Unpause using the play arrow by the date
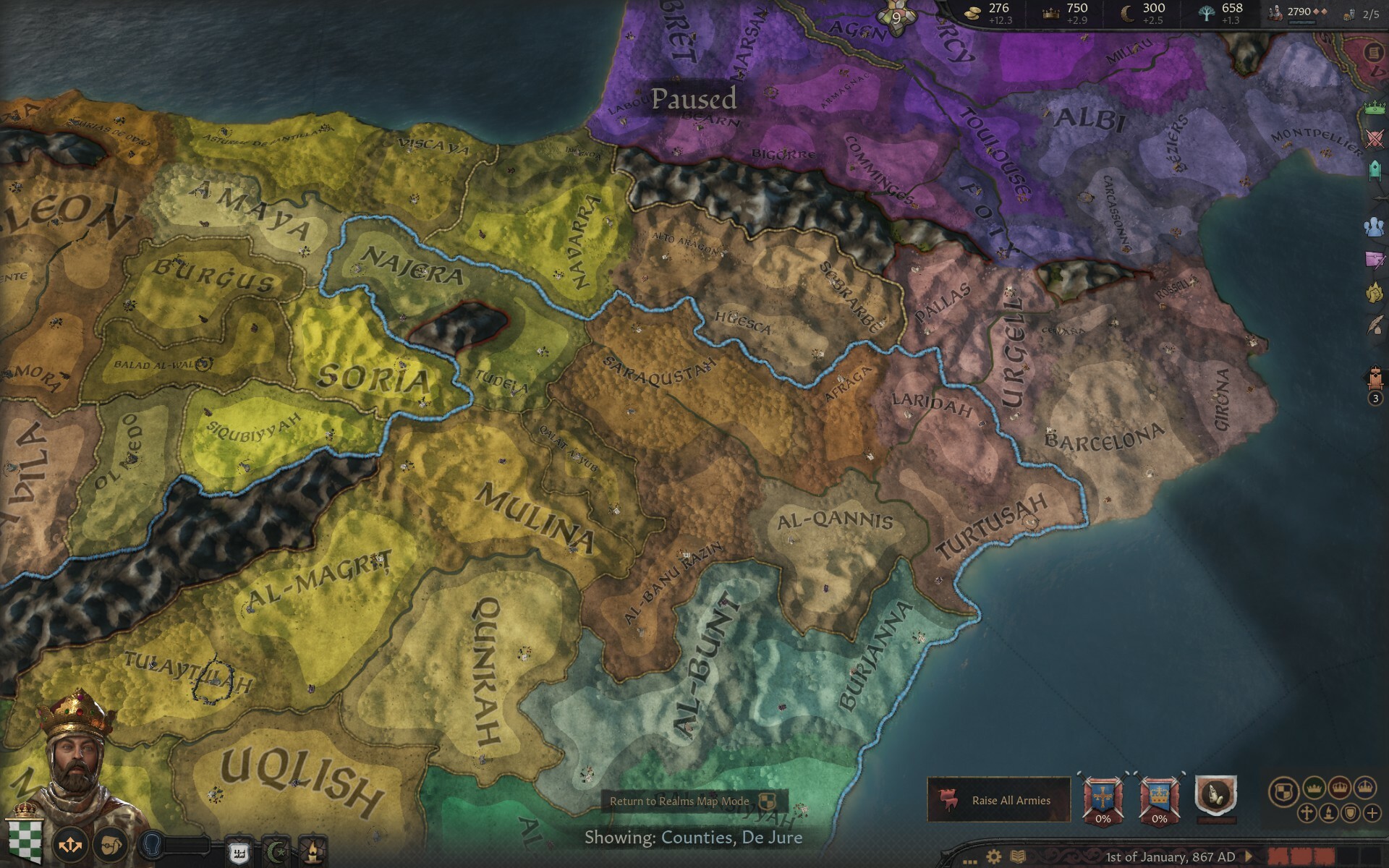Image resolution: width=1389 pixels, height=868 pixels. click(x=1249, y=857)
